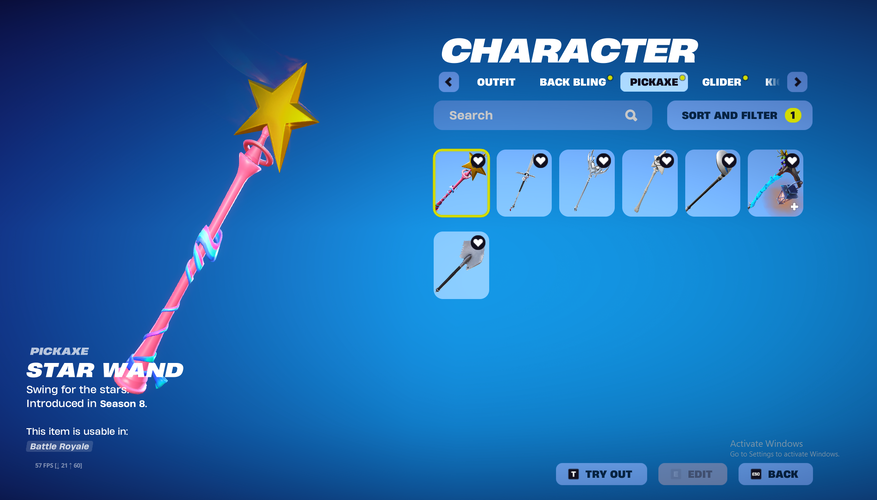Switch to the Outfit tab

pos(496,82)
